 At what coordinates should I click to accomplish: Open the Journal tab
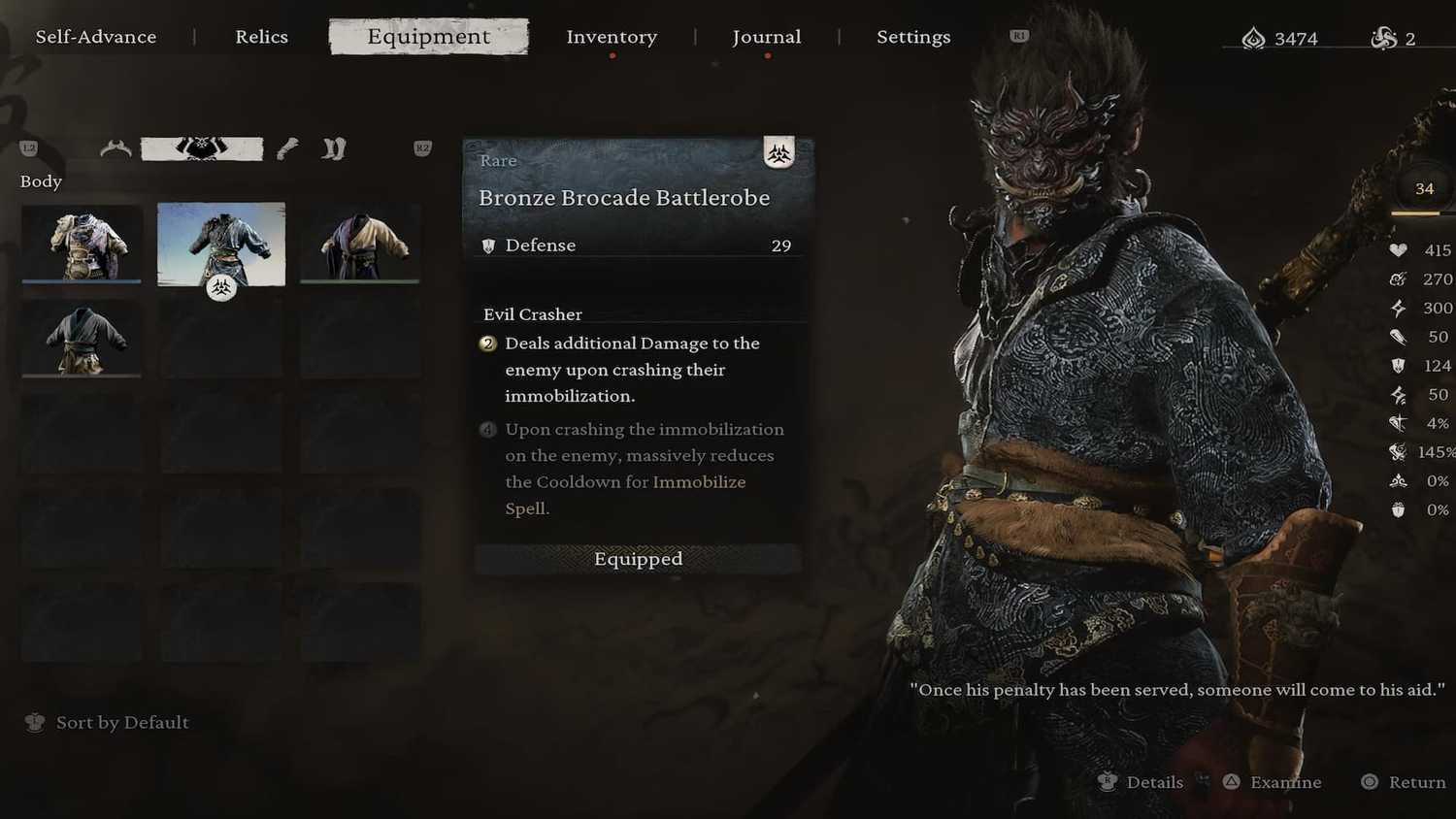(766, 37)
